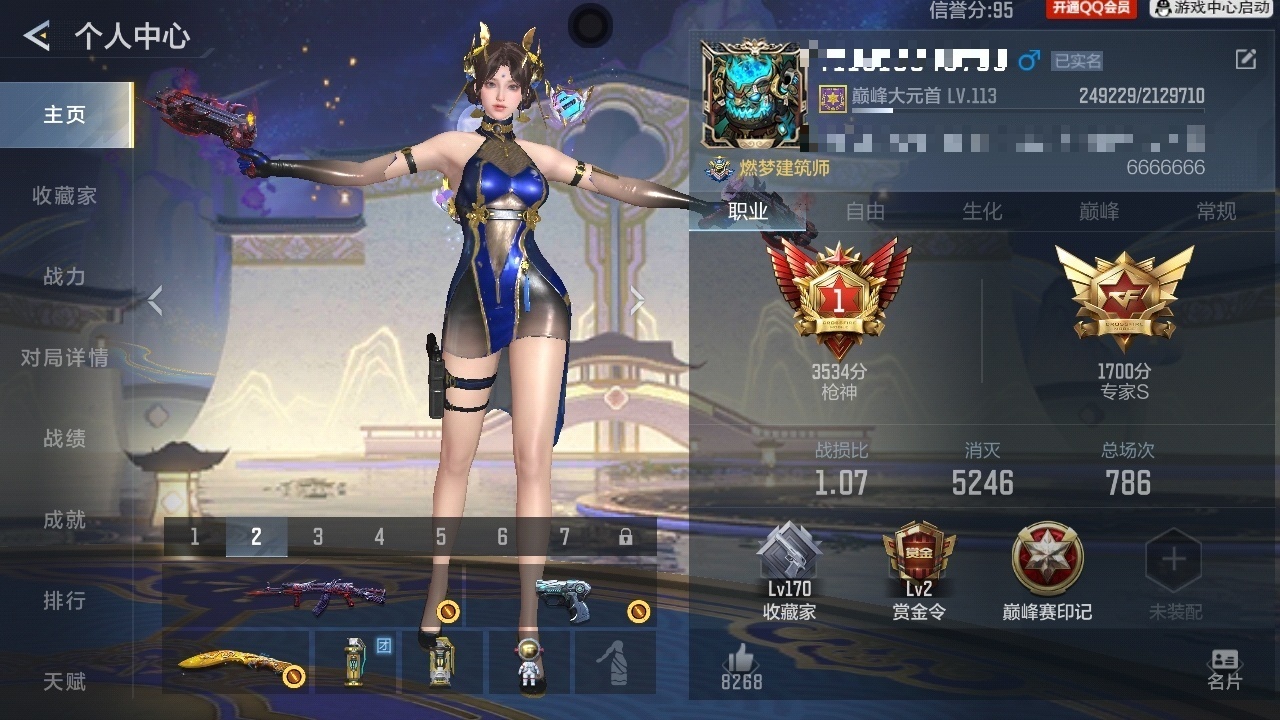The image size is (1280, 720).
Task: Select loadout slot number 3
Action: pos(318,537)
